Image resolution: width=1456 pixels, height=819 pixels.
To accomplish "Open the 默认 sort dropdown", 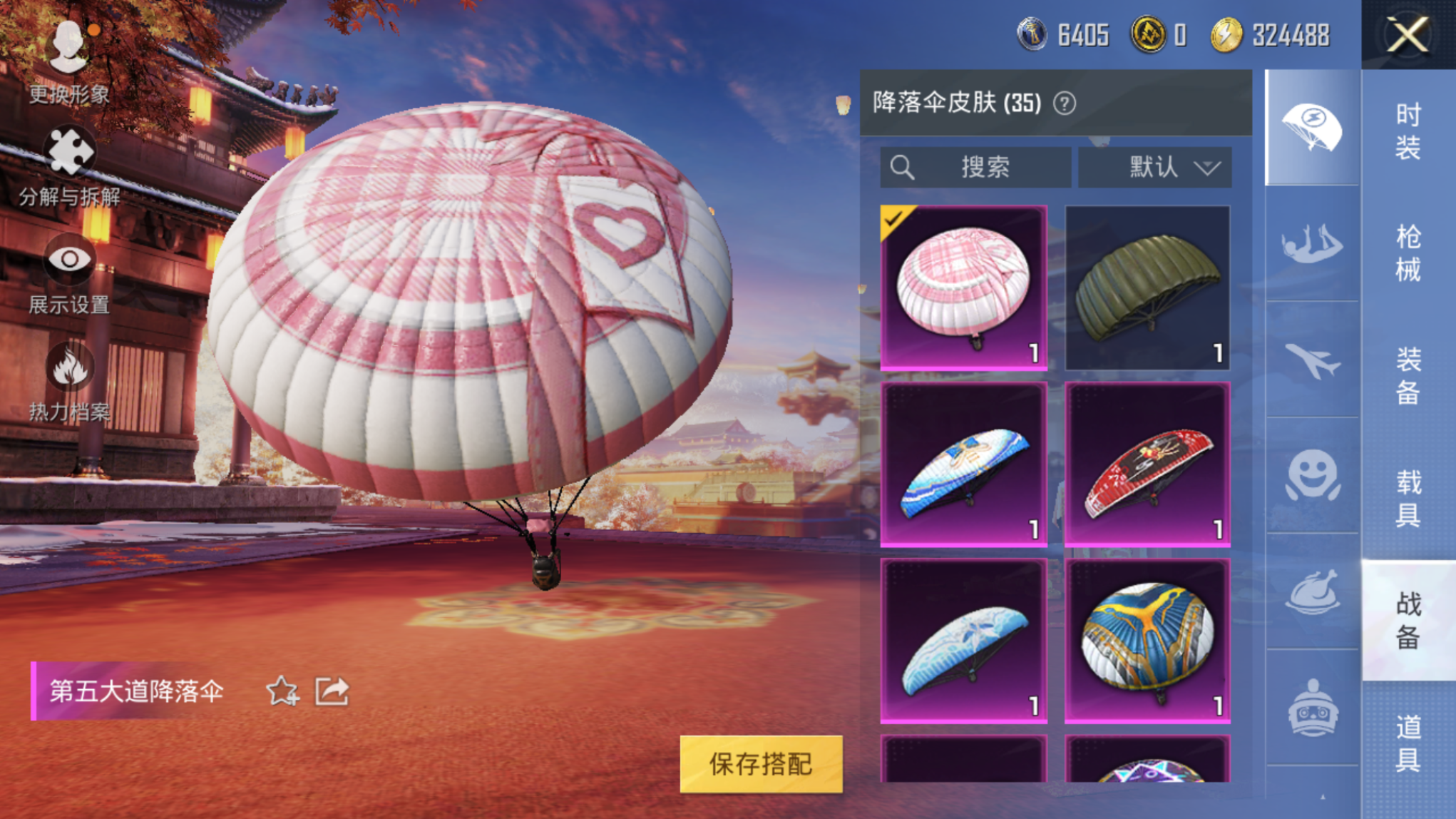I will [1154, 168].
